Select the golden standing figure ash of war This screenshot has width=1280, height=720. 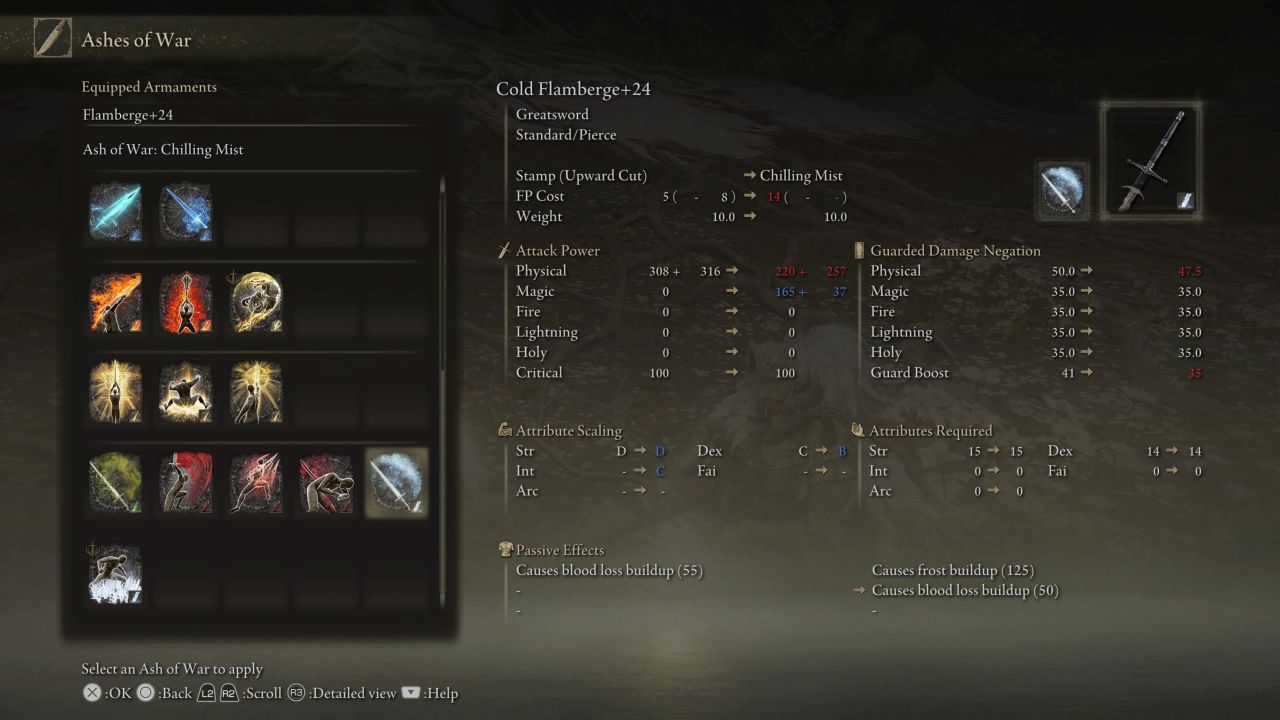click(x=255, y=390)
